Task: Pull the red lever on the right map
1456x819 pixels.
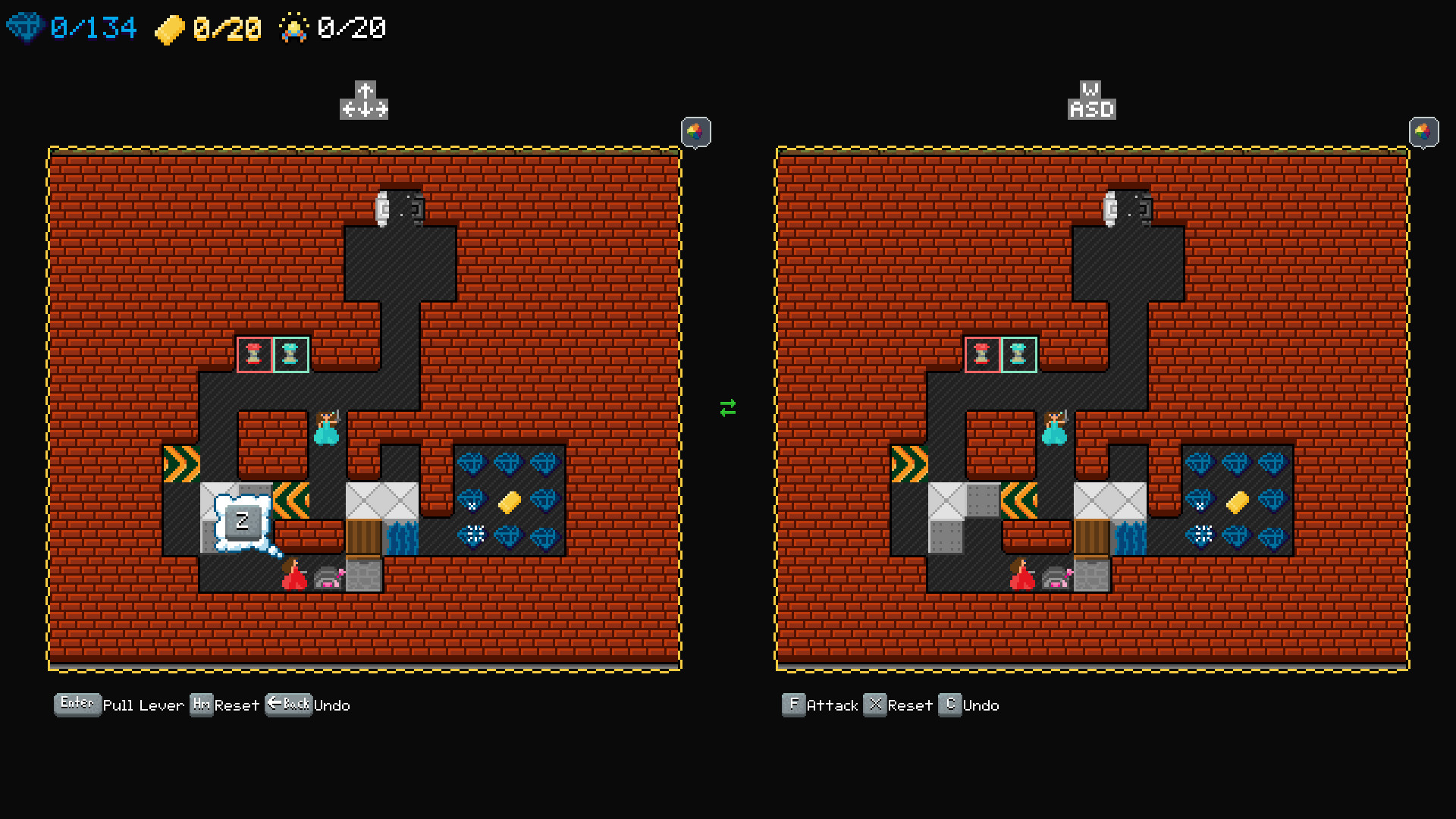Action: 982,354
